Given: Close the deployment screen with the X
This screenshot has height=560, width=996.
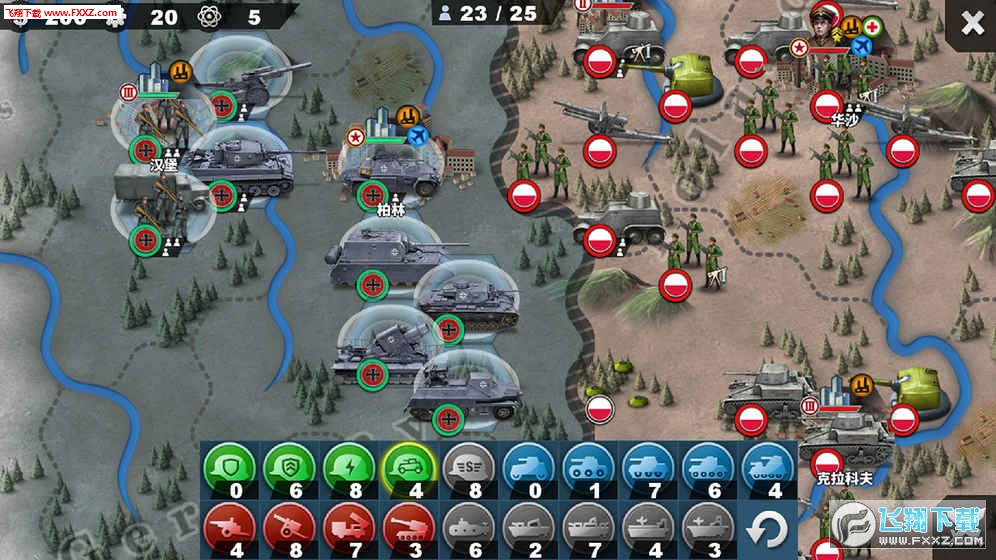Looking at the screenshot, I should click(x=972, y=24).
